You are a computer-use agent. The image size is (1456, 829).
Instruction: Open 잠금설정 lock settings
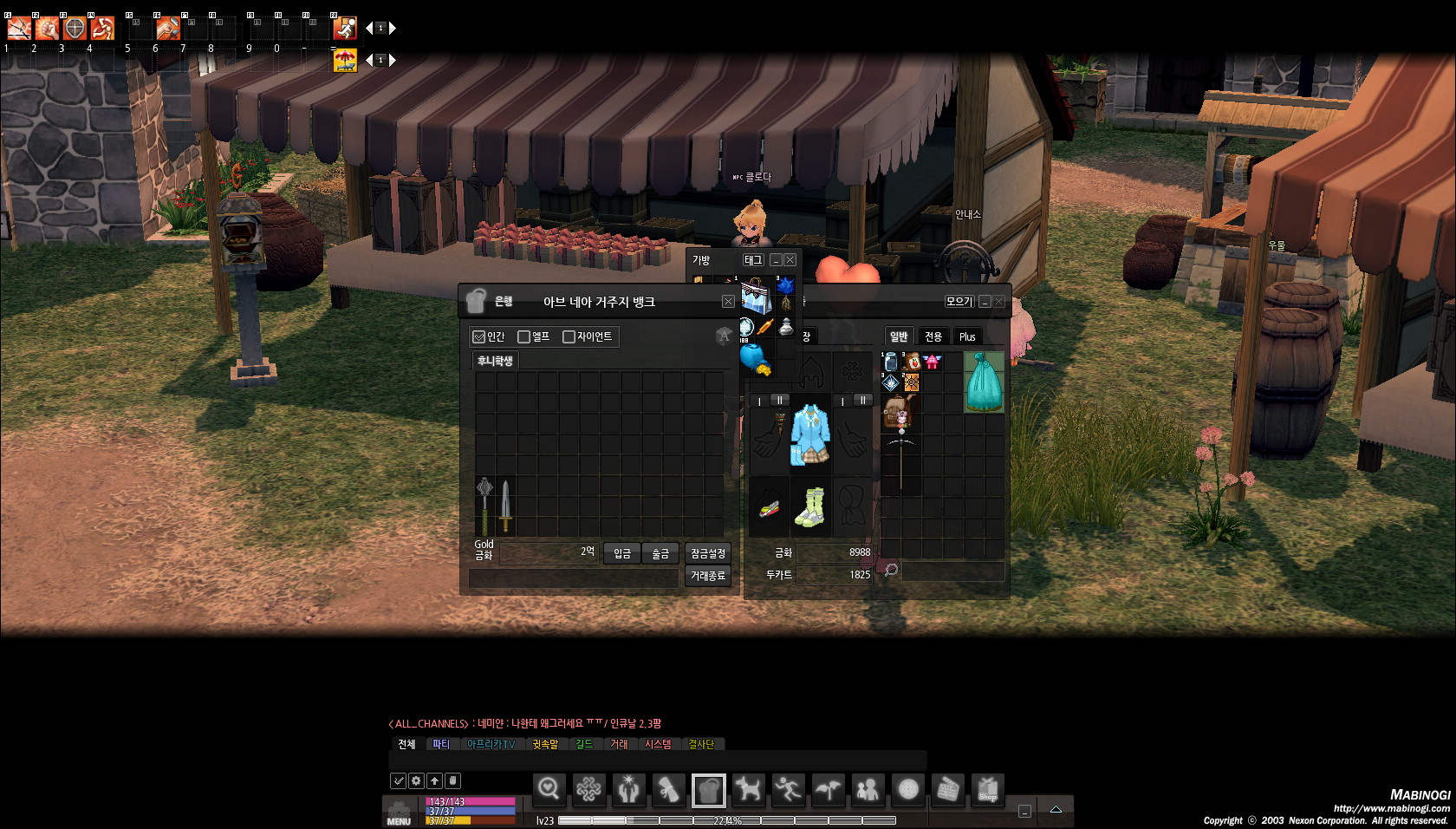click(708, 553)
